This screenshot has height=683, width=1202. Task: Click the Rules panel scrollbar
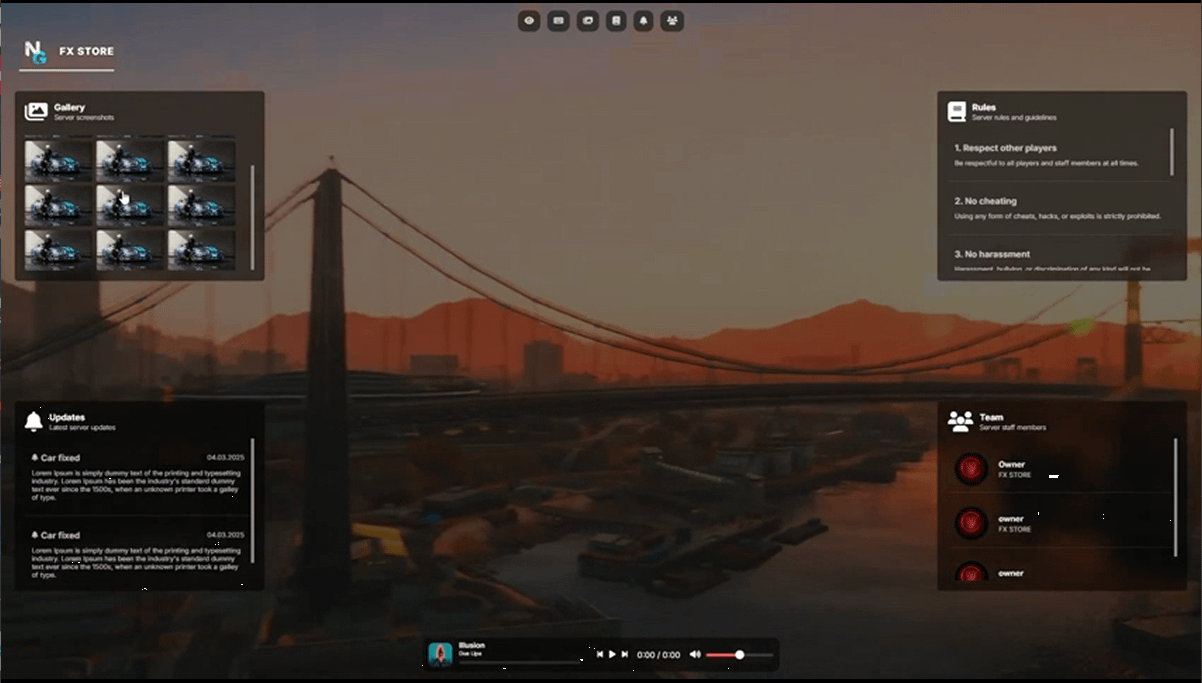click(x=1171, y=152)
